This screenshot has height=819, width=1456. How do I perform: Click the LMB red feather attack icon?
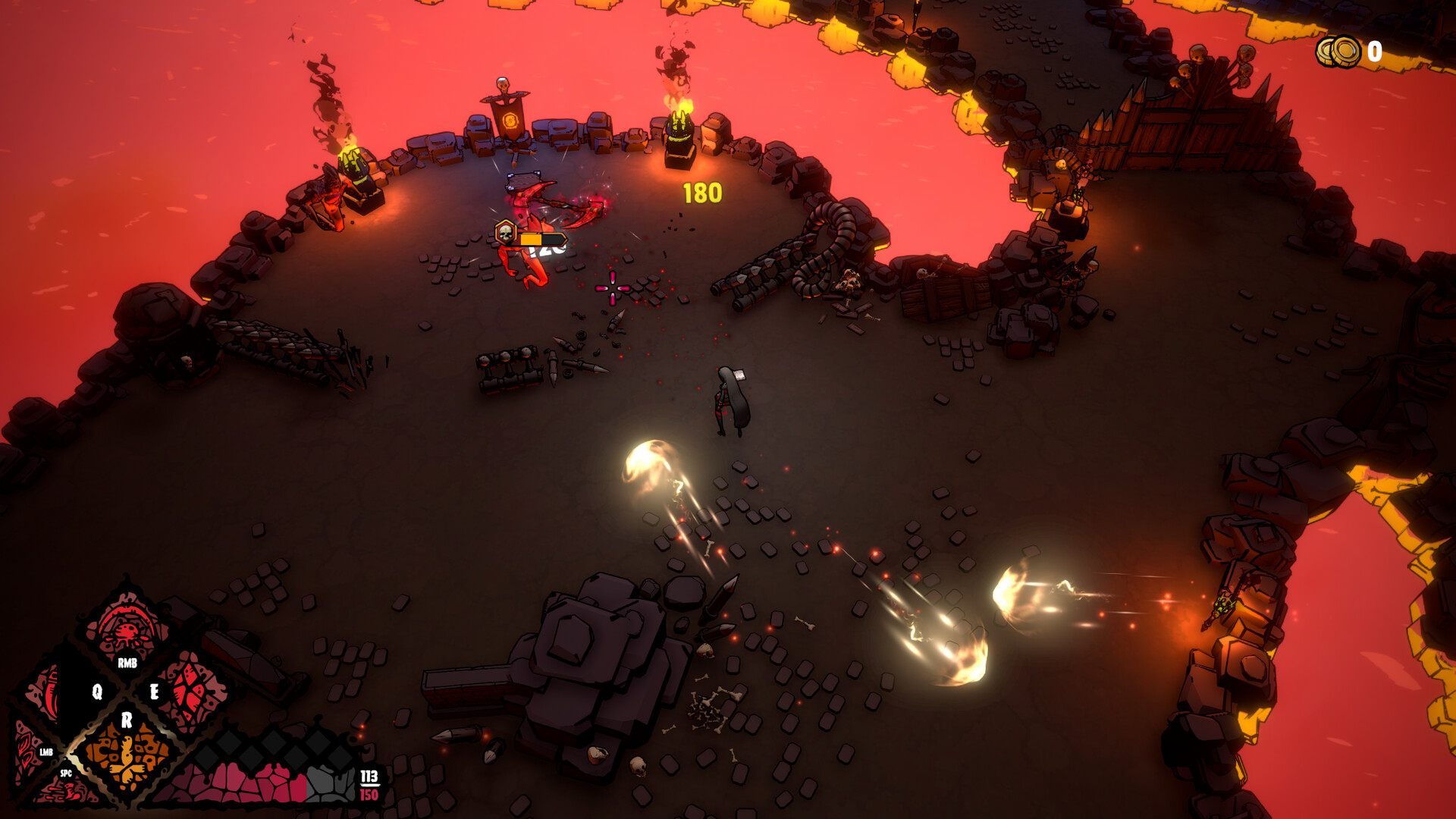point(25,752)
